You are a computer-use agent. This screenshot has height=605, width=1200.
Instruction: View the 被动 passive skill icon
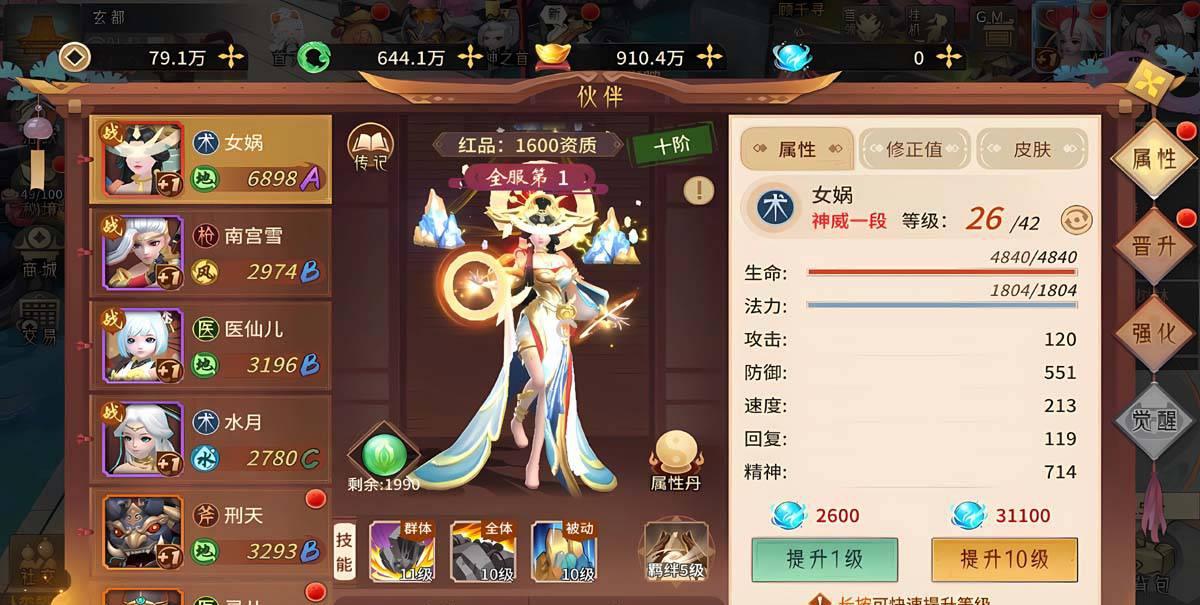click(x=563, y=551)
